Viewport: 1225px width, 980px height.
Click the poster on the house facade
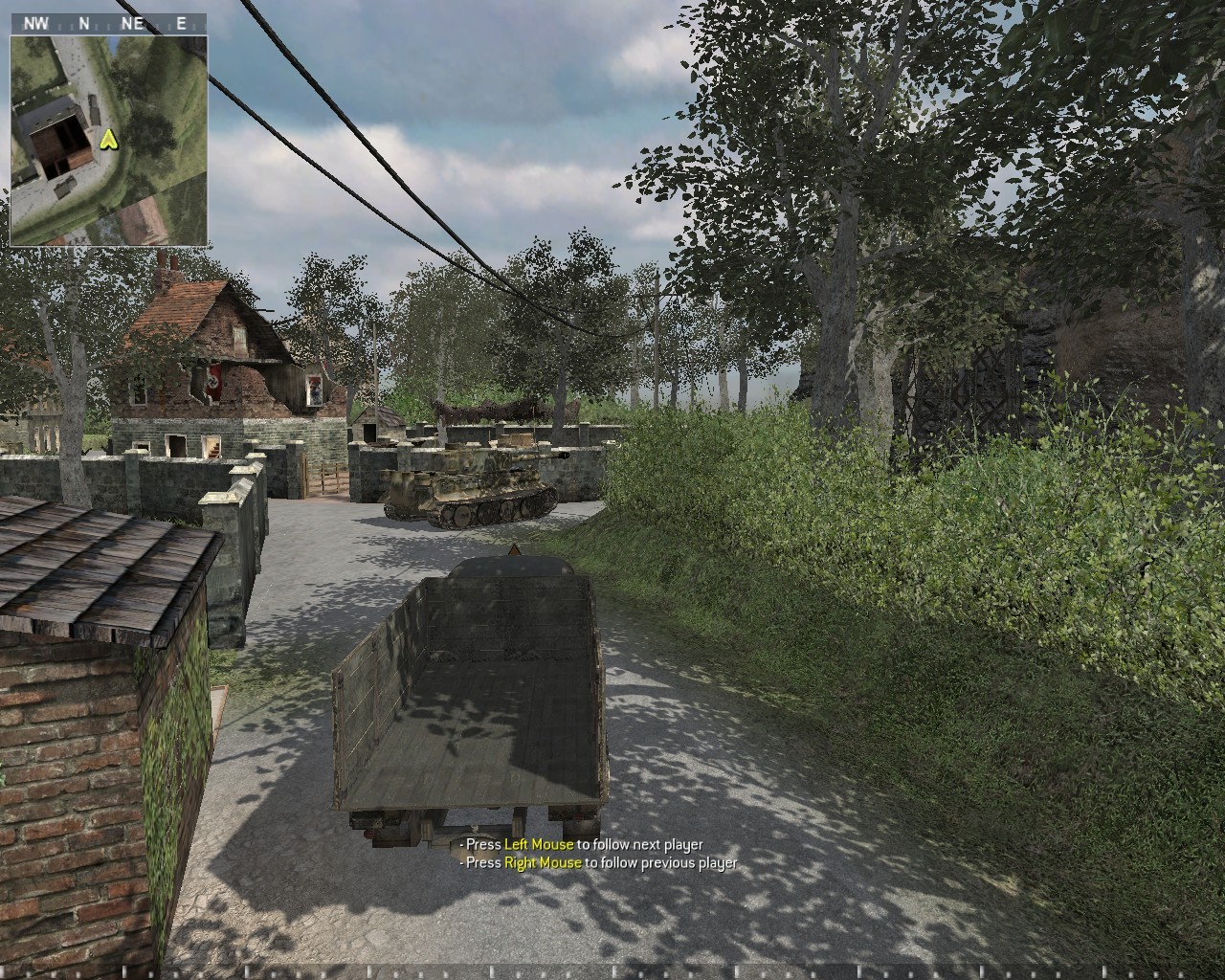314,390
